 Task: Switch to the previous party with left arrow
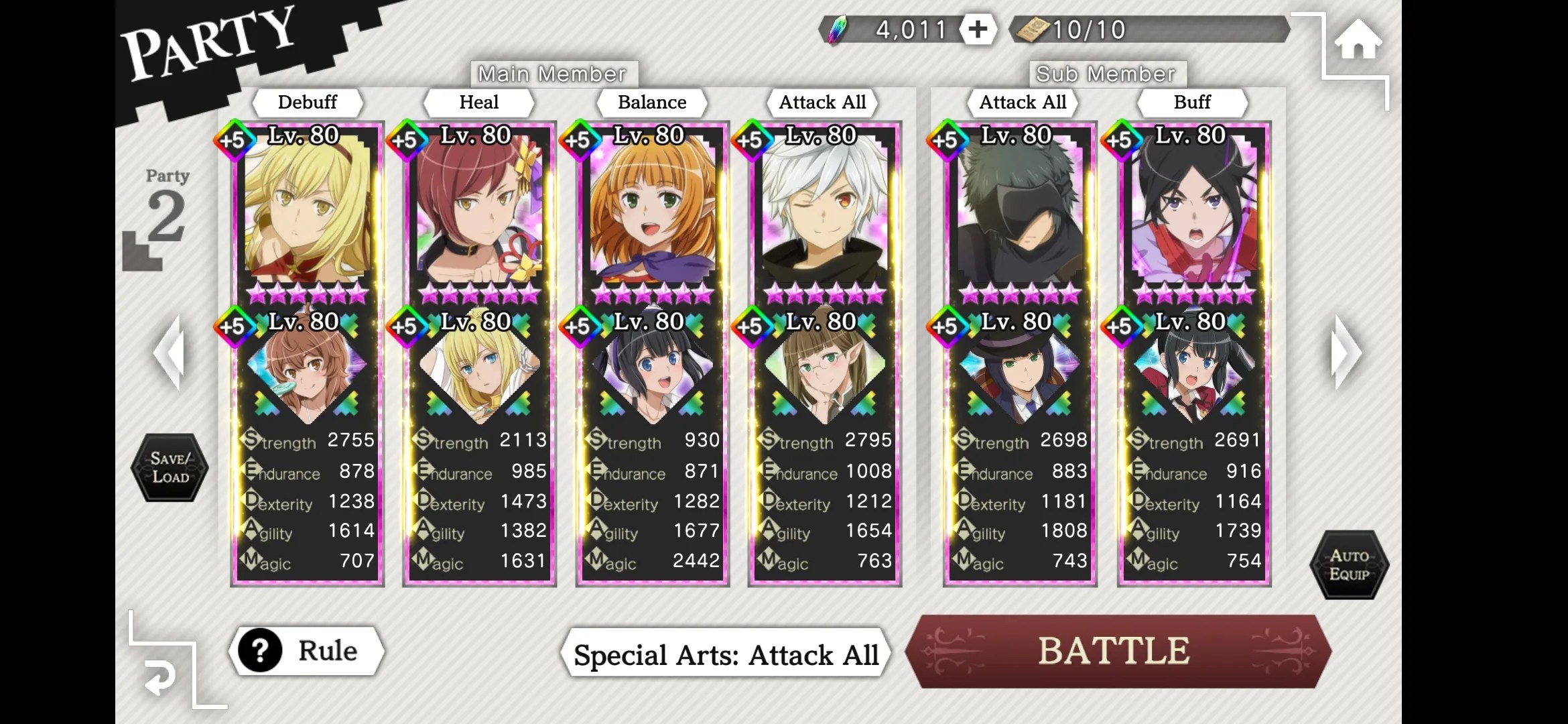(170, 353)
